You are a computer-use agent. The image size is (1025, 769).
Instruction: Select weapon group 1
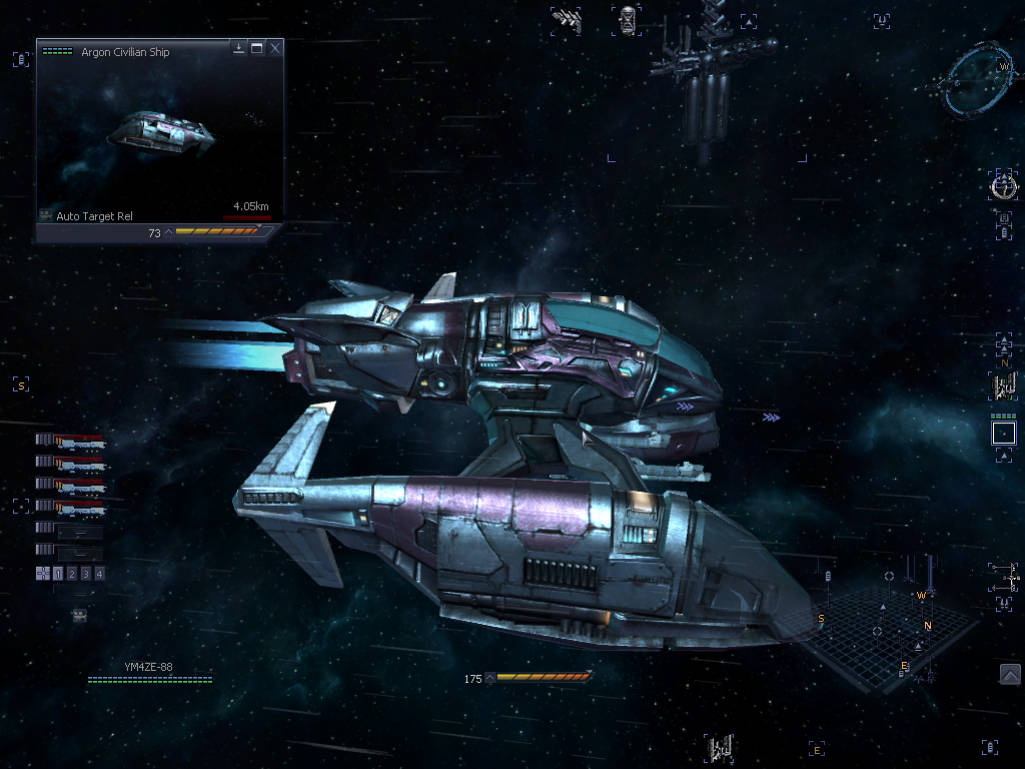pyautogui.click(x=58, y=574)
